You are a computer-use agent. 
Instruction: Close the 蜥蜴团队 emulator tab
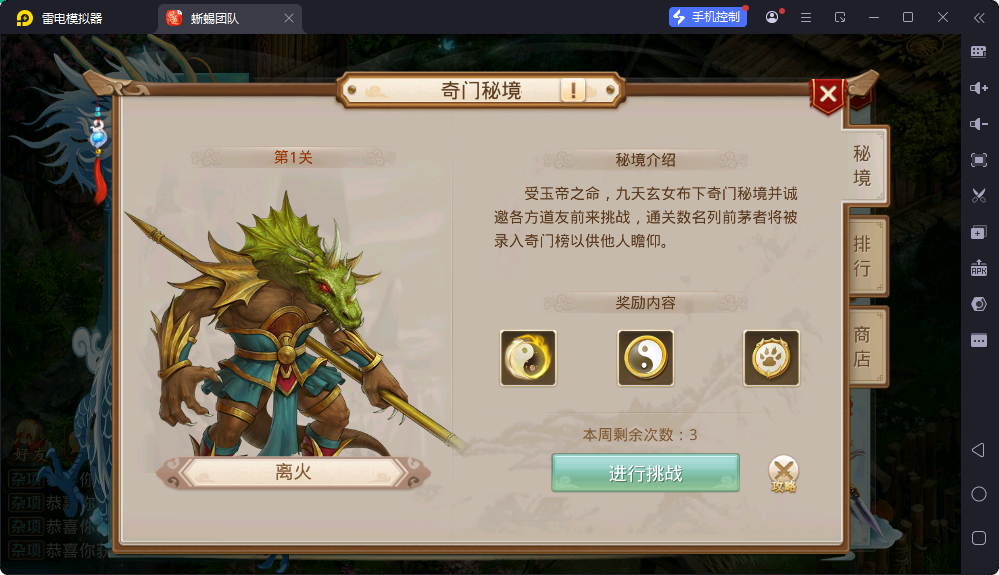(289, 18)
